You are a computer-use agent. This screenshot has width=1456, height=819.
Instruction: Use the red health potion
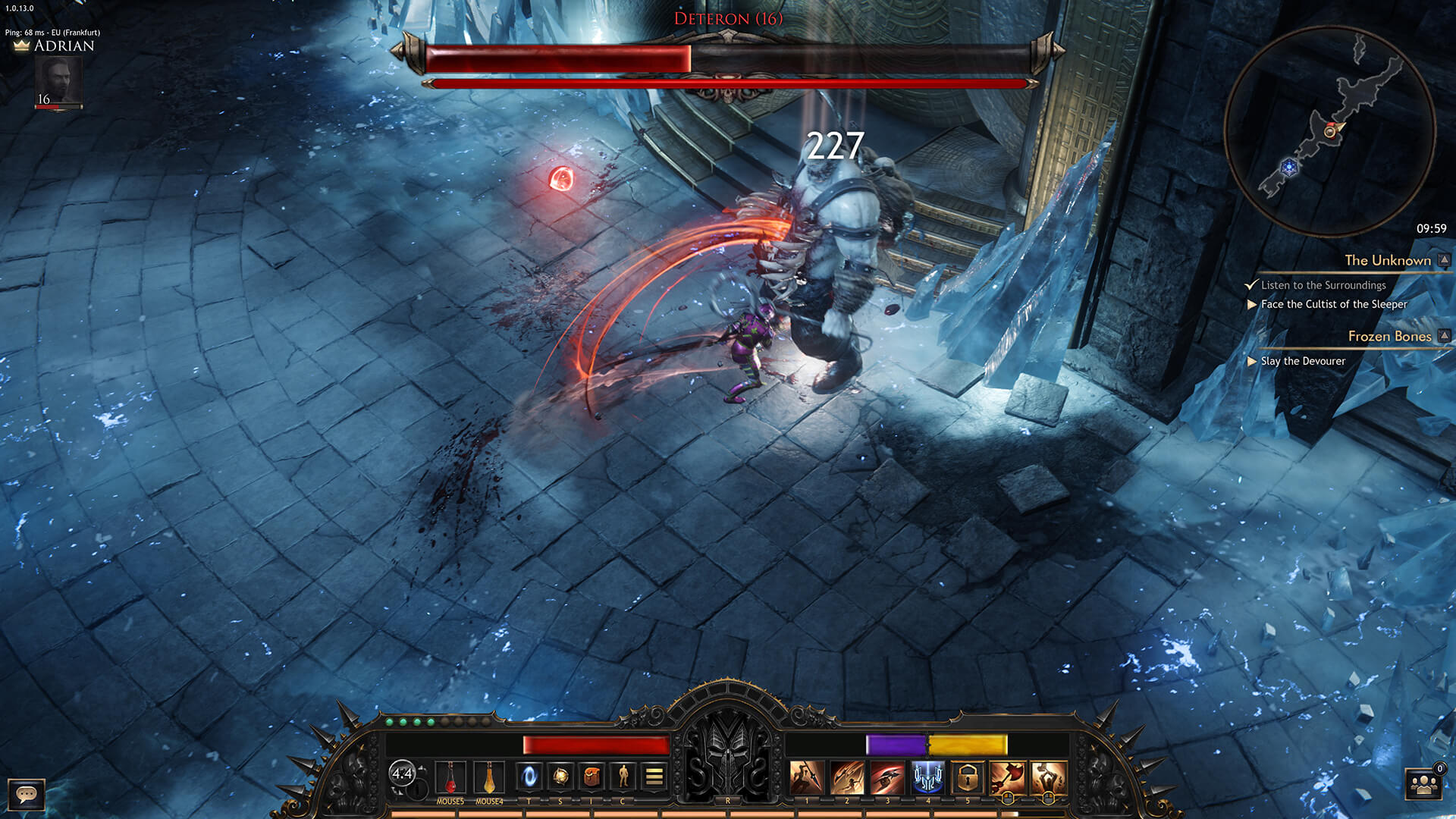click(450, 777)
